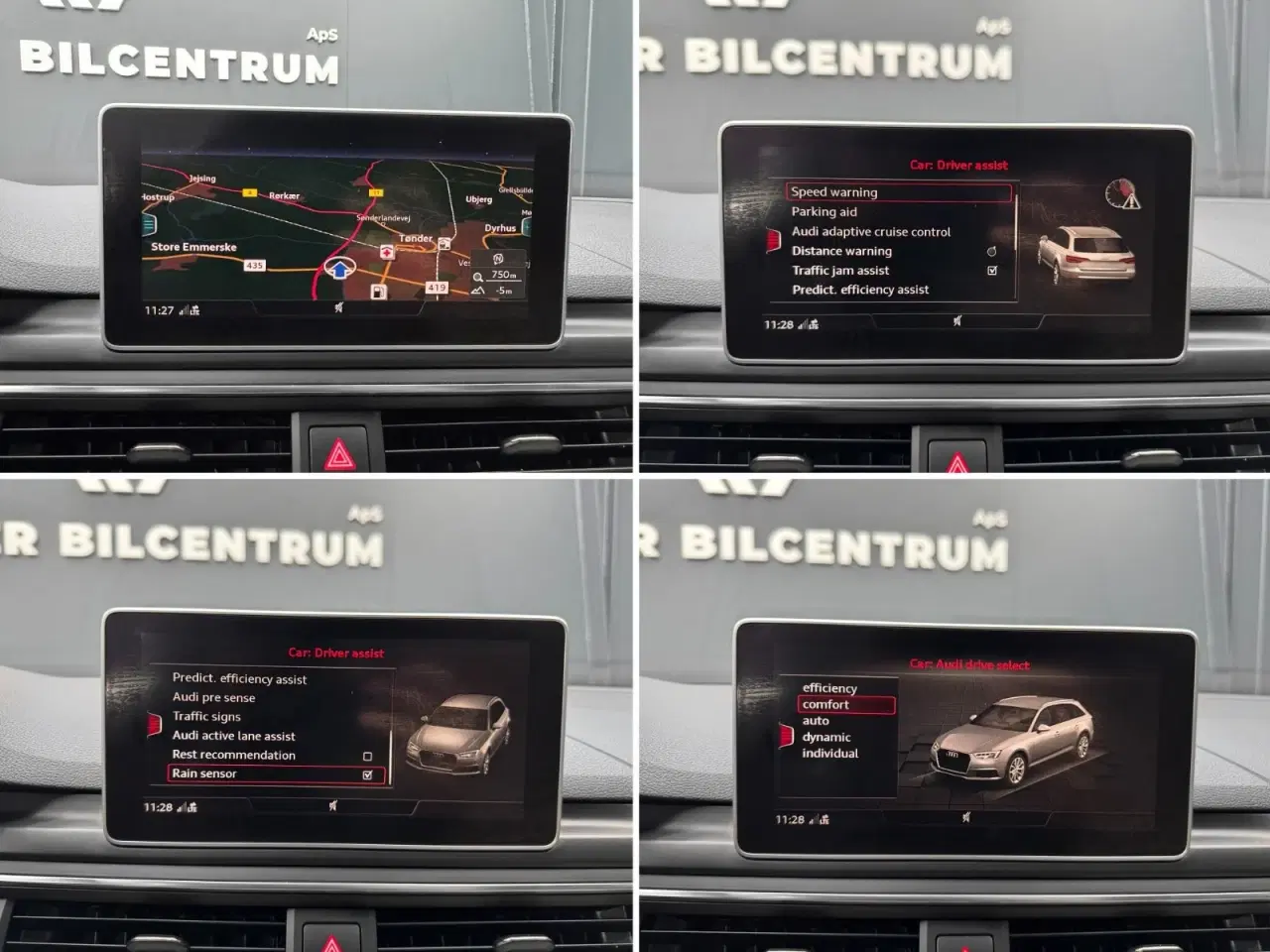
Task: Tap the elevation icon showing -5m
Action: click(480, 291)
